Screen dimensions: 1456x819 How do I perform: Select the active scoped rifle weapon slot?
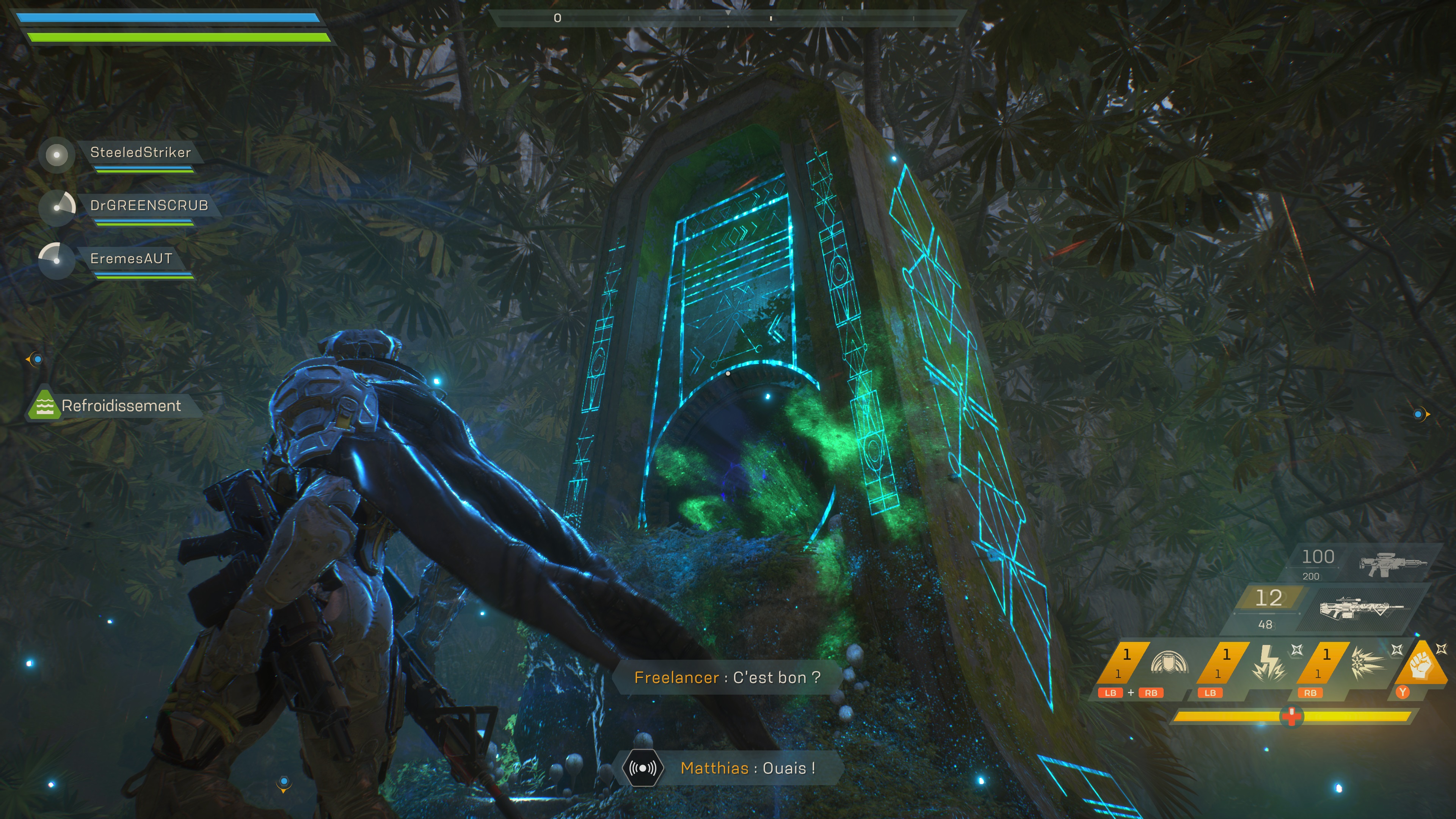pyautogui.click(x=1360, y=609)
